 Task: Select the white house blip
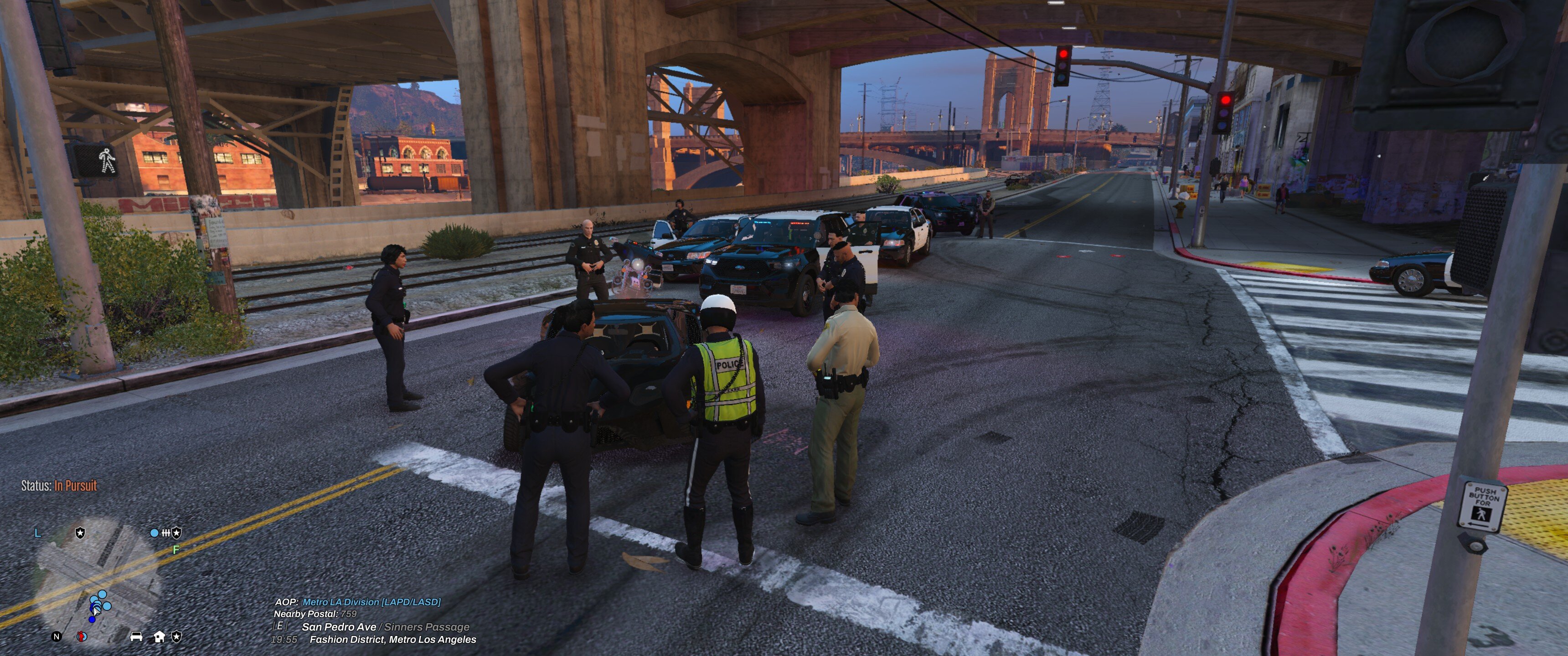pyautogui.click(x=159, y=636)
